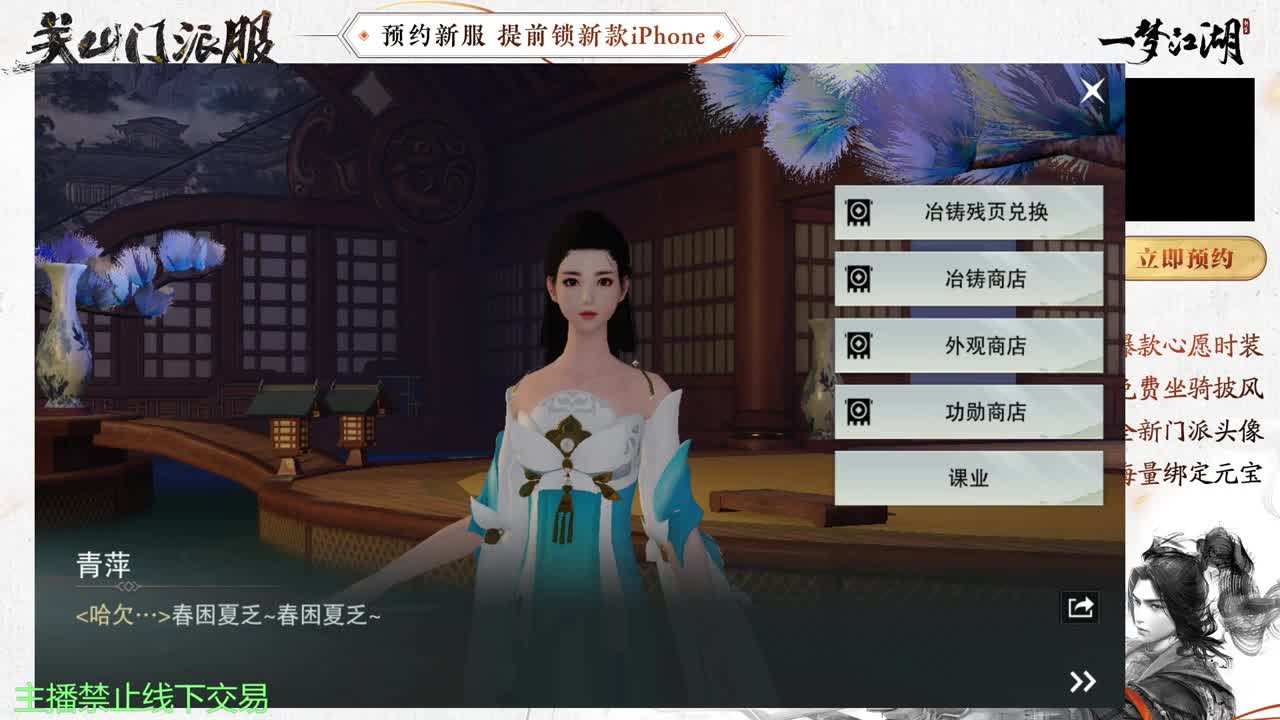Select 外观商店 from the shop menu

pyautogui.click(x=967, y=346)
